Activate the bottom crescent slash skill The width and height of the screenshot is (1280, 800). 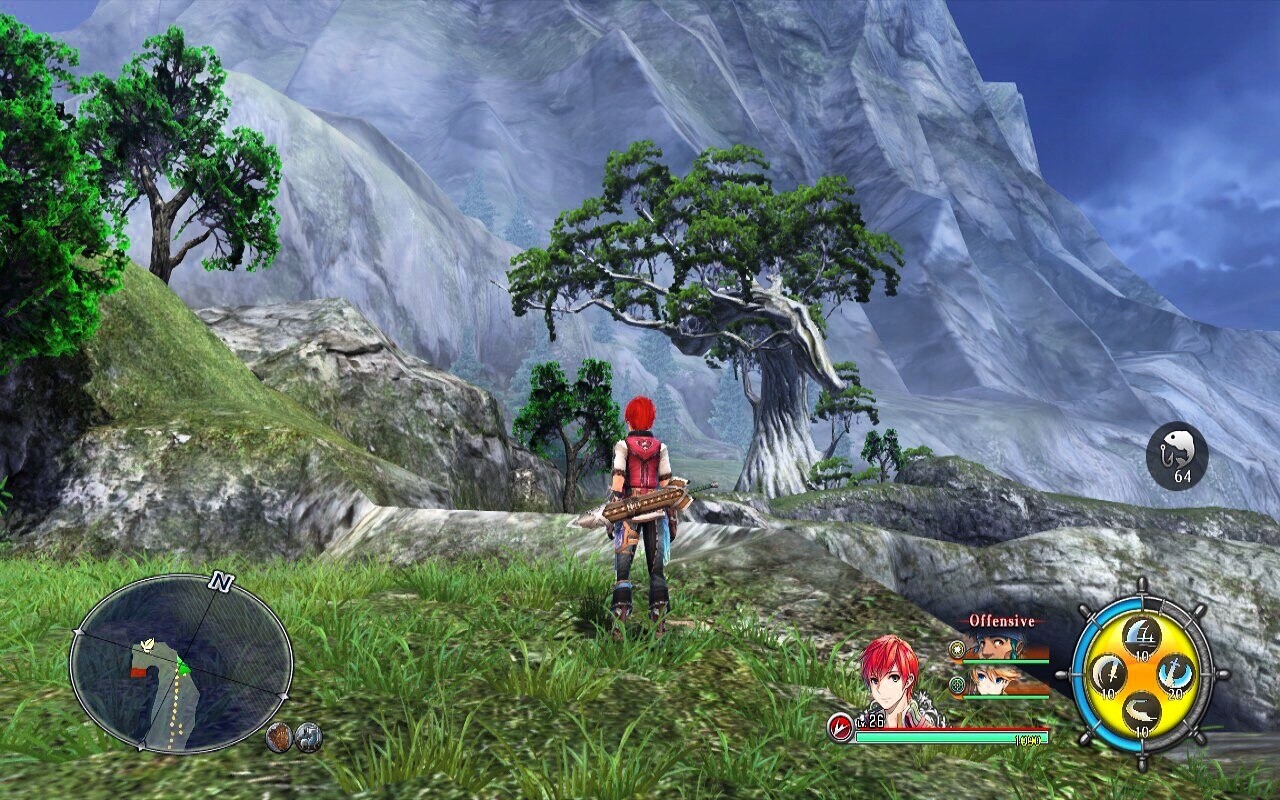pos(1141,710)
